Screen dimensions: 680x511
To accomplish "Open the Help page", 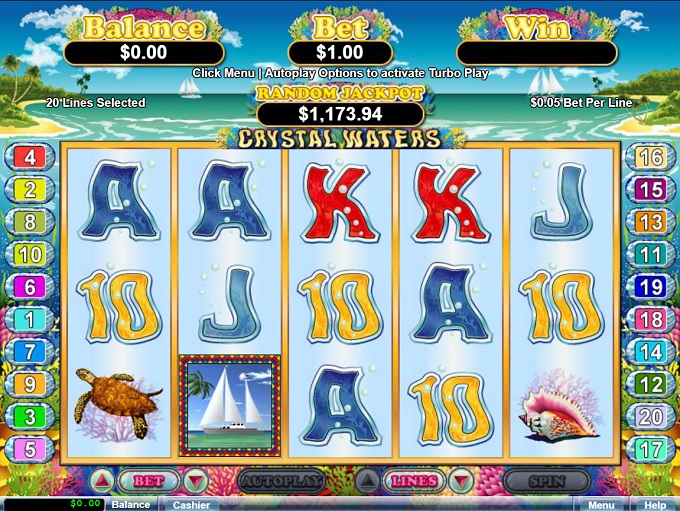I will 655,505.
